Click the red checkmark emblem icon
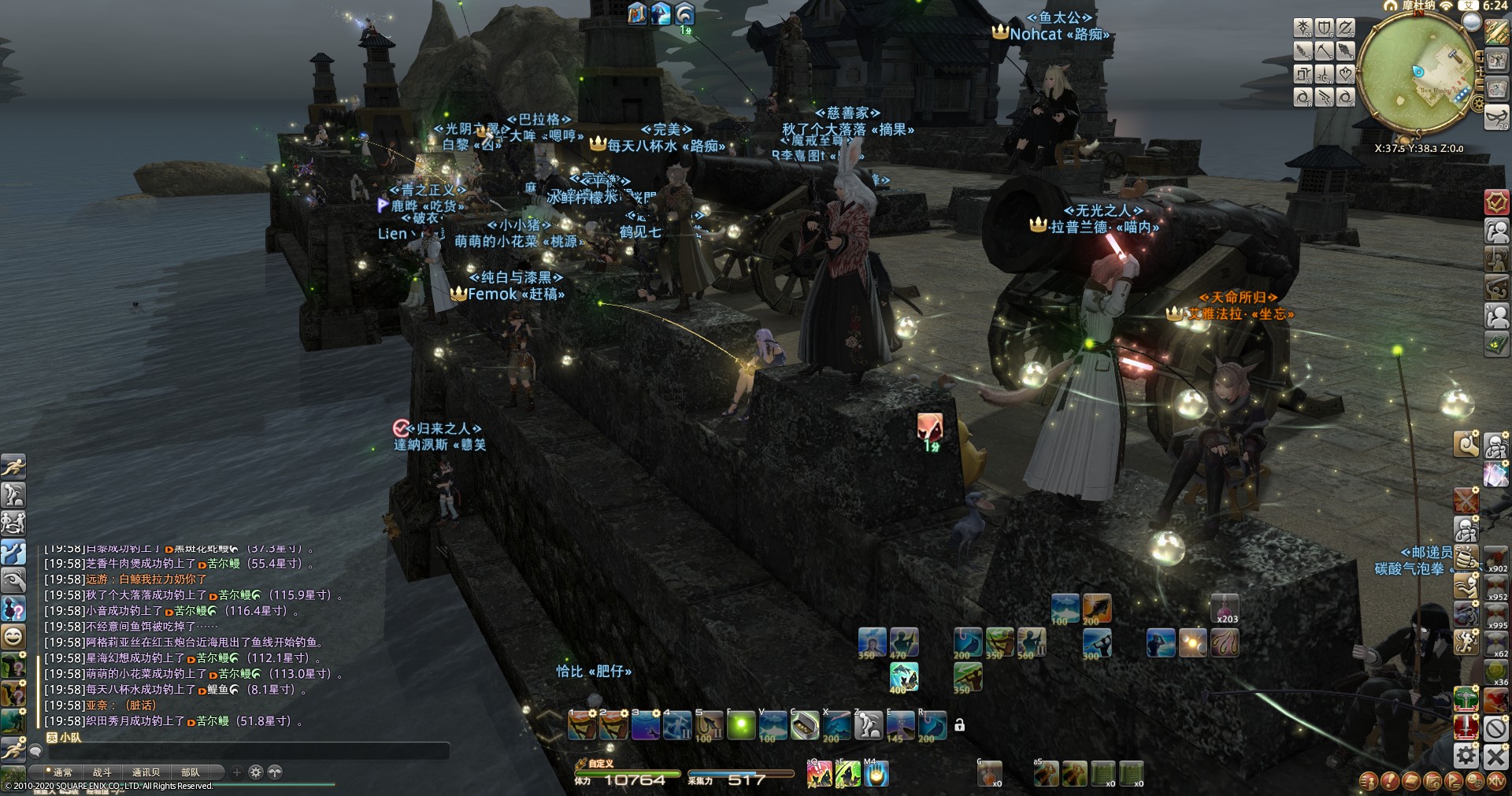 click(x=1495, y=202)
